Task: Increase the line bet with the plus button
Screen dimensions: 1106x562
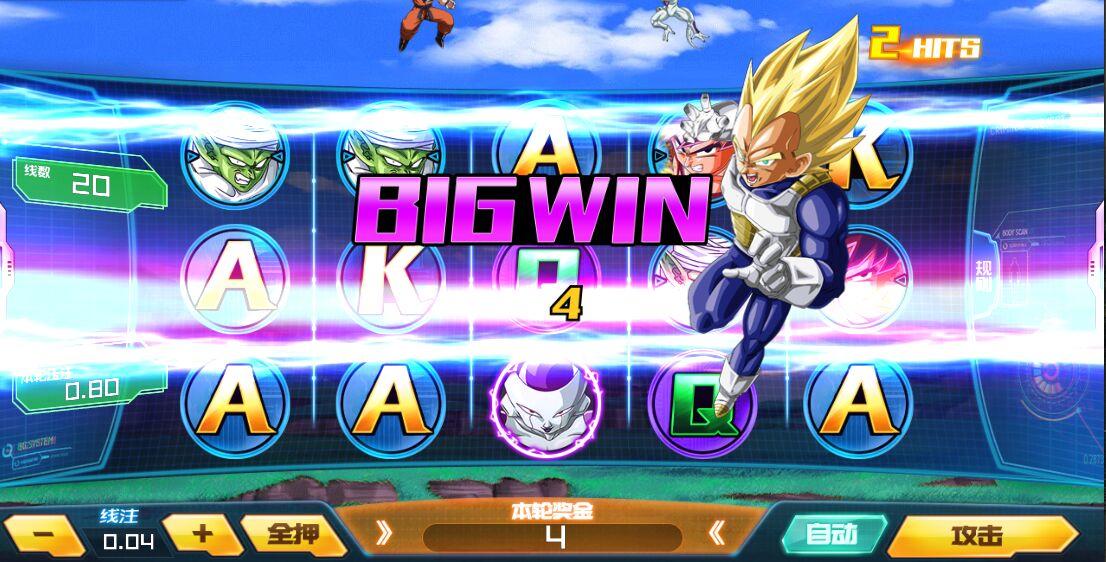Action: pos(202,534)
